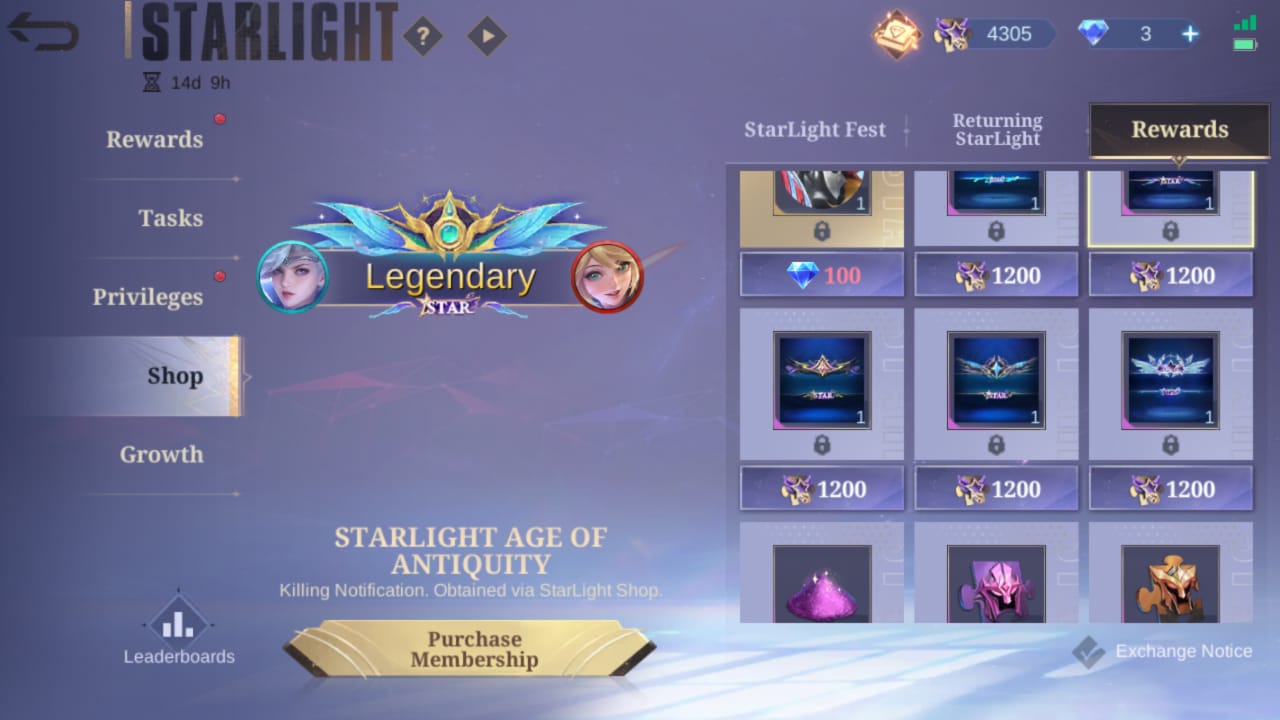
Task: Open the Growth sidebar section
Action: tap(161, 455)
